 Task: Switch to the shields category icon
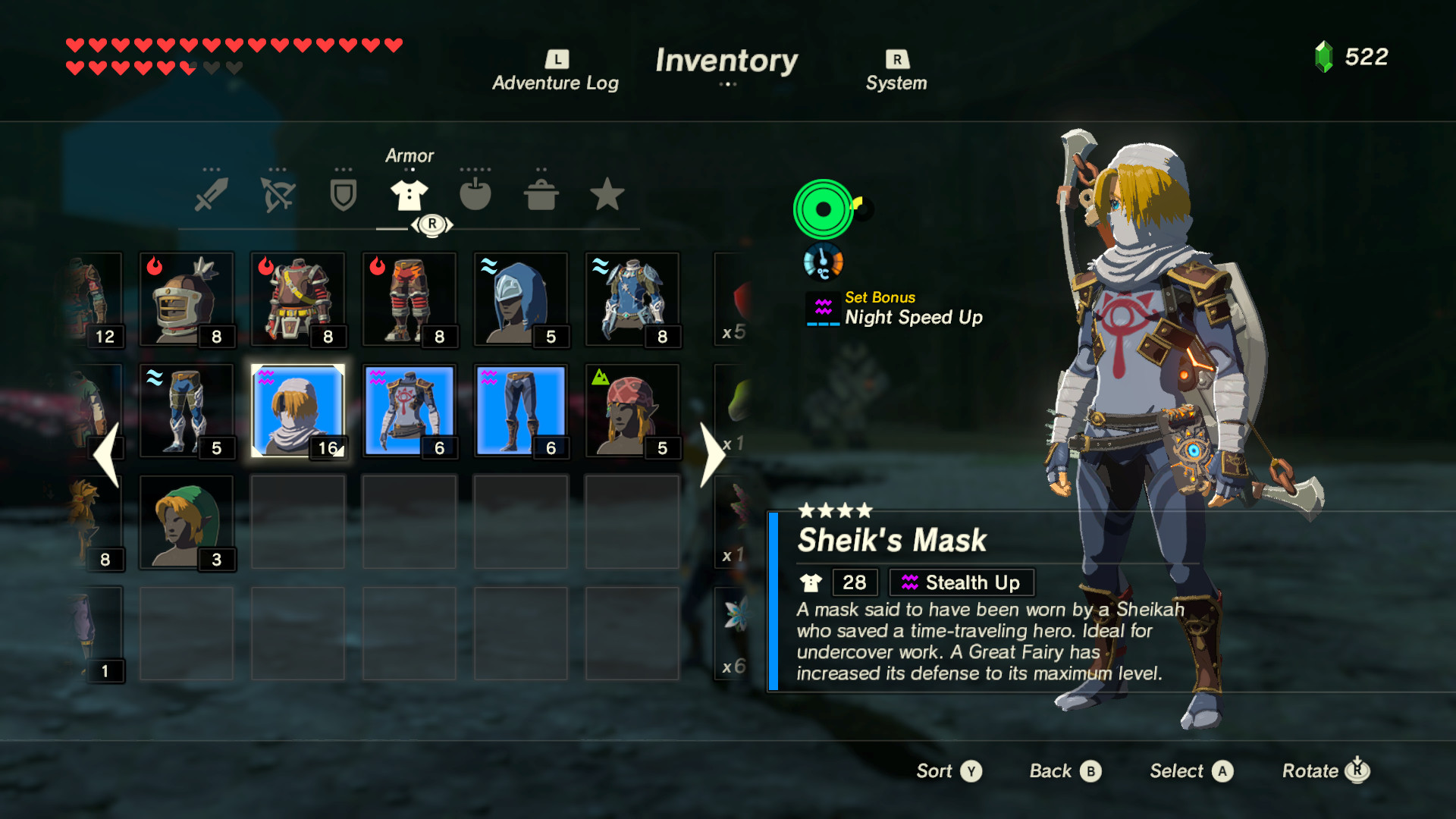pos(343,195)
